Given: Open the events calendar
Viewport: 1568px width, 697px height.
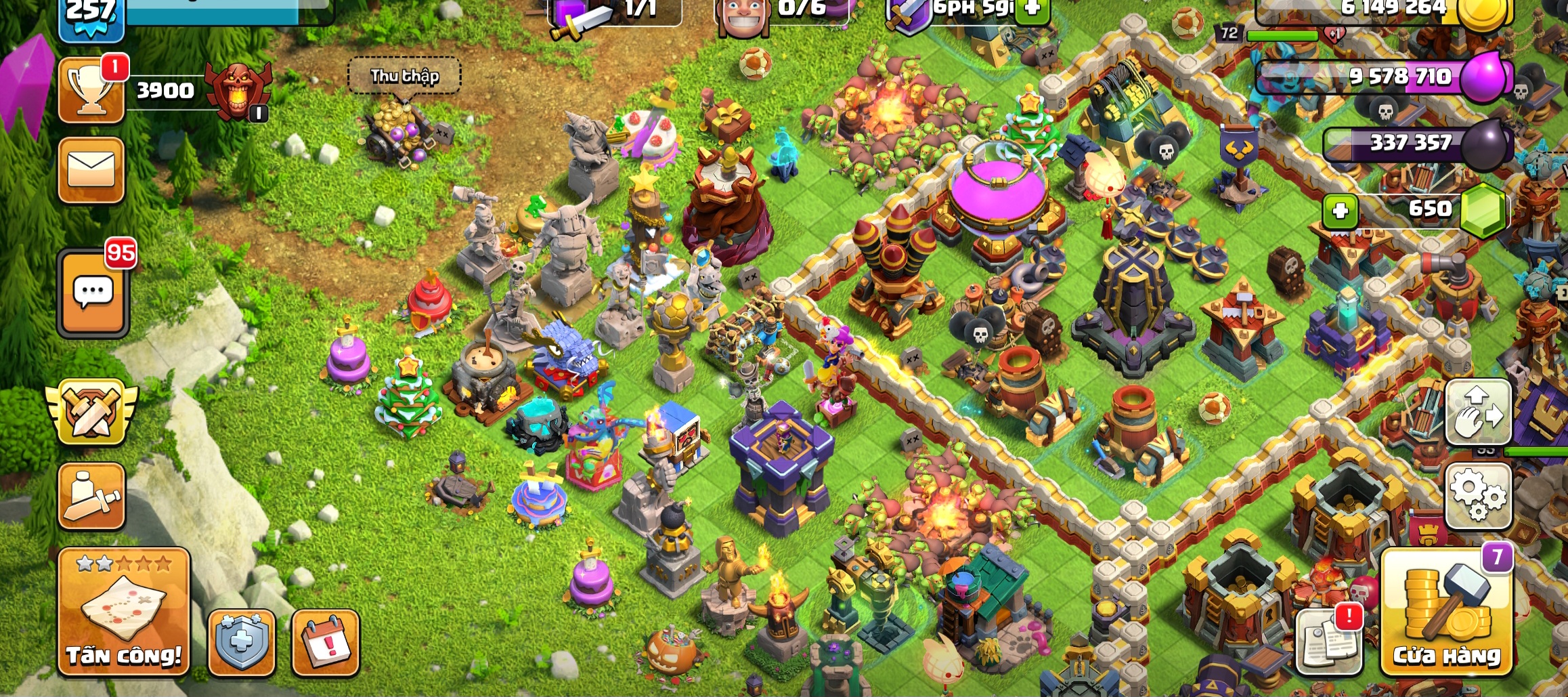Looking at the screenshot, I should click(x=326, y=642).
